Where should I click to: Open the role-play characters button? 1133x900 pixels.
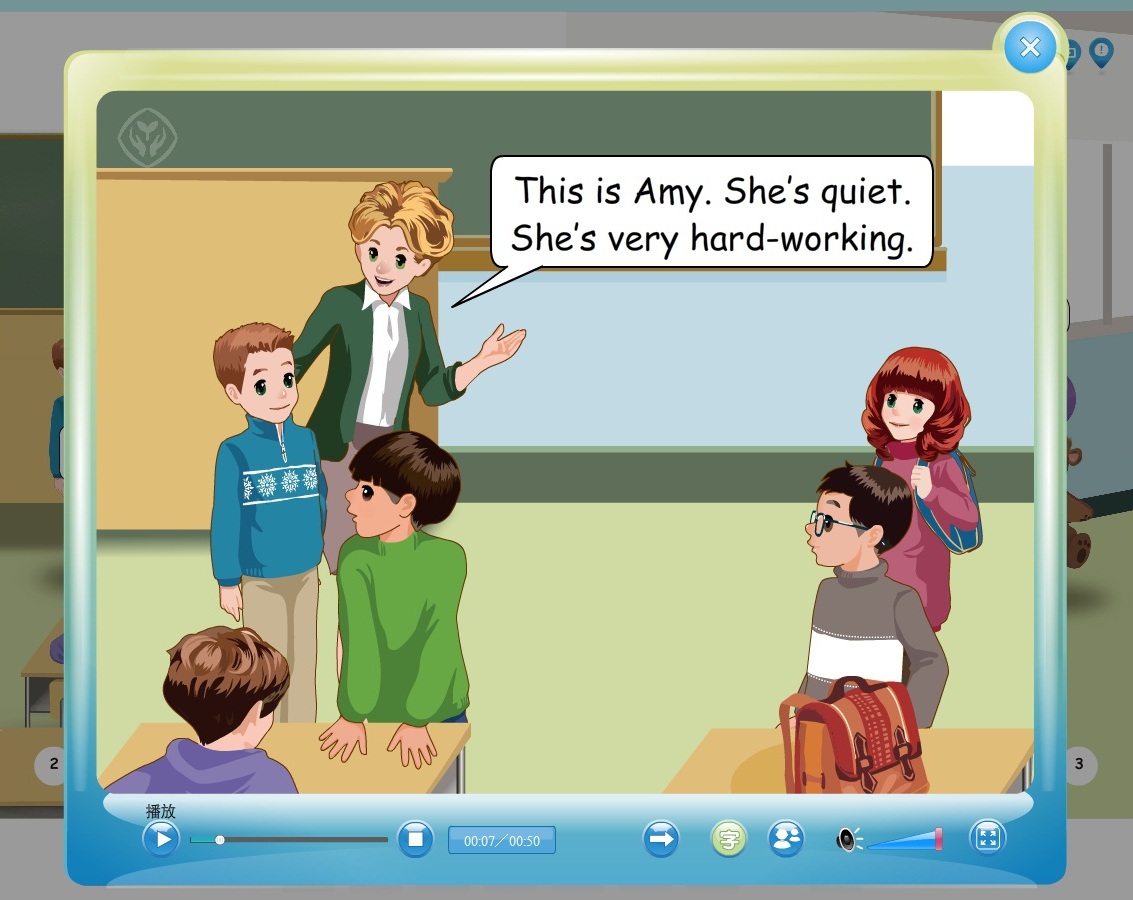click(x=787, y=839)
